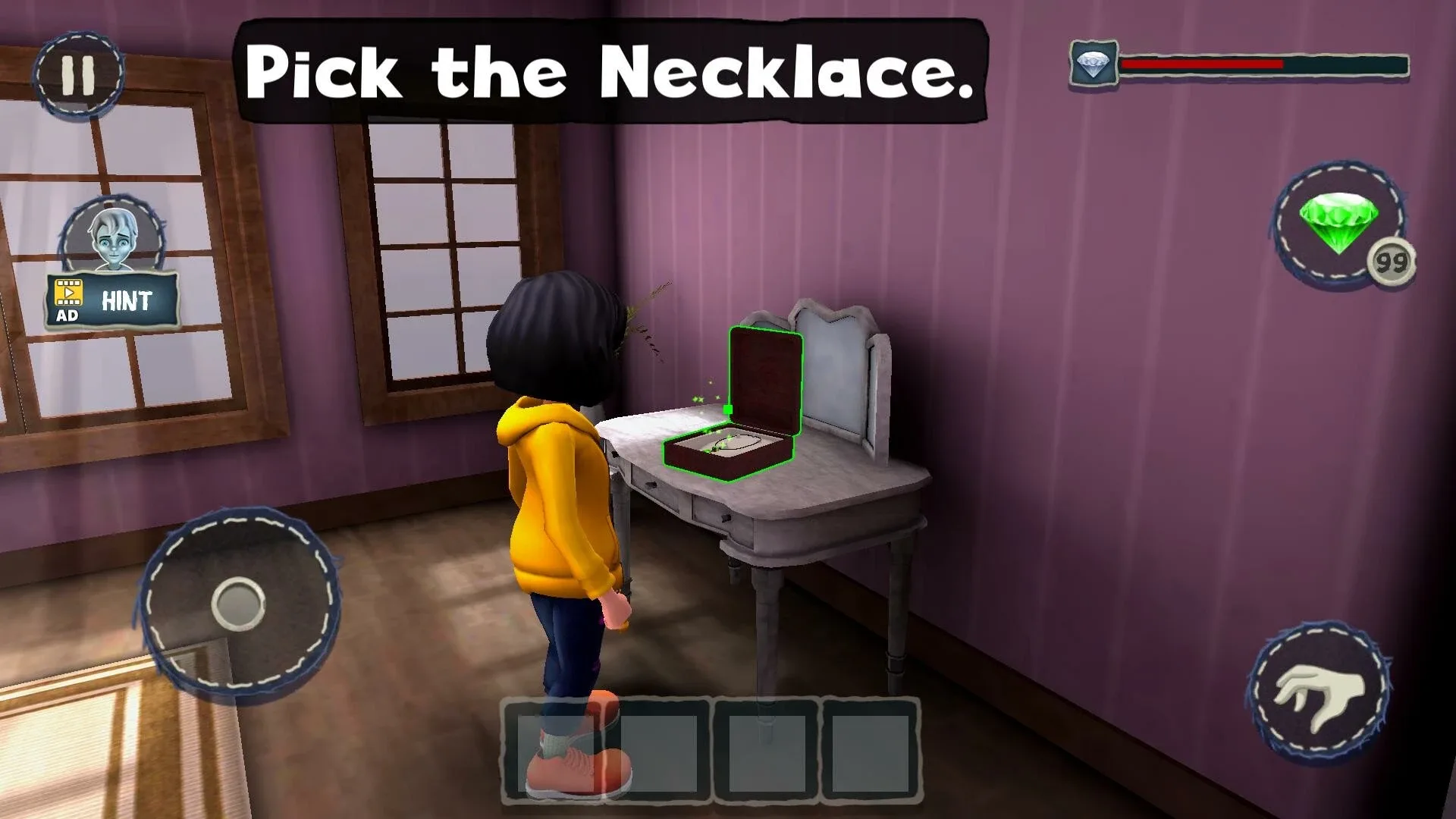
Task: Toggle pause using the top-left button
Action: tap(78, 73)
